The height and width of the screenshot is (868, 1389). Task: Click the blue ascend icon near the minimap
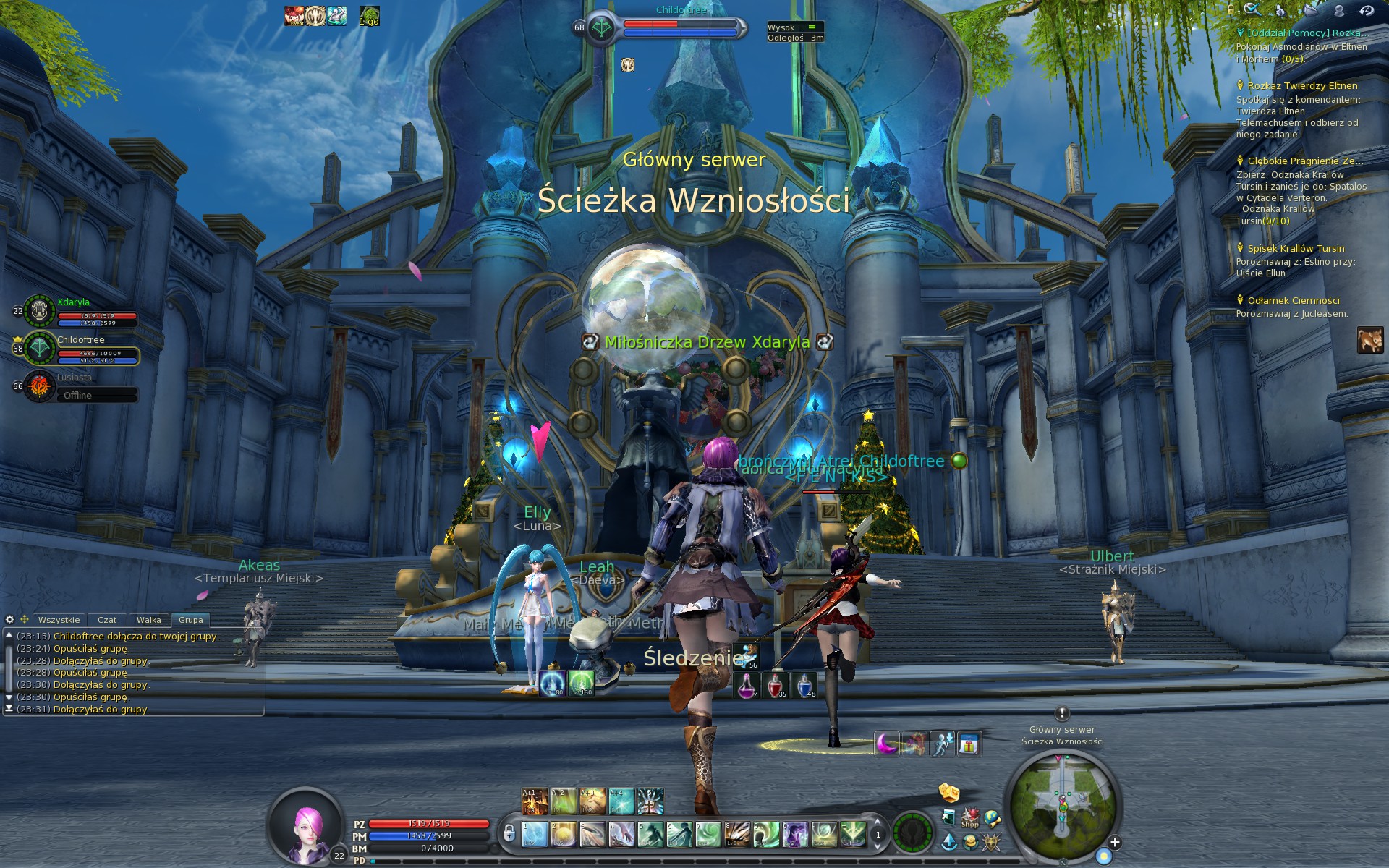949,843
